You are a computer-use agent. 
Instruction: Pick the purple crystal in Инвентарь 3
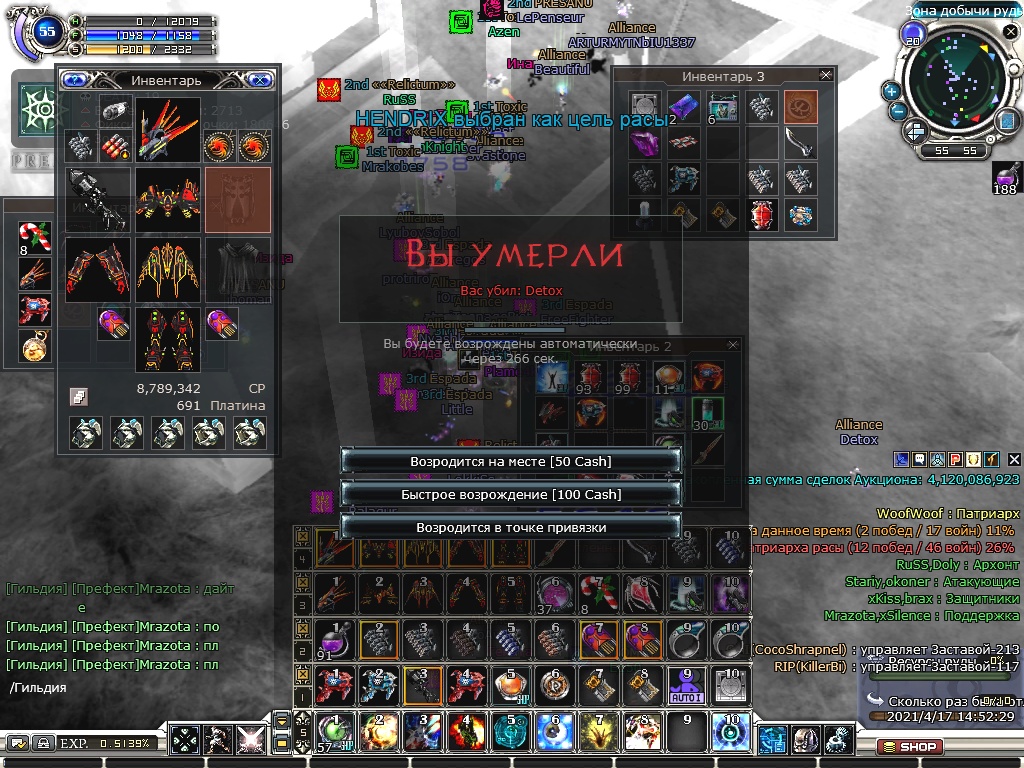644,143
